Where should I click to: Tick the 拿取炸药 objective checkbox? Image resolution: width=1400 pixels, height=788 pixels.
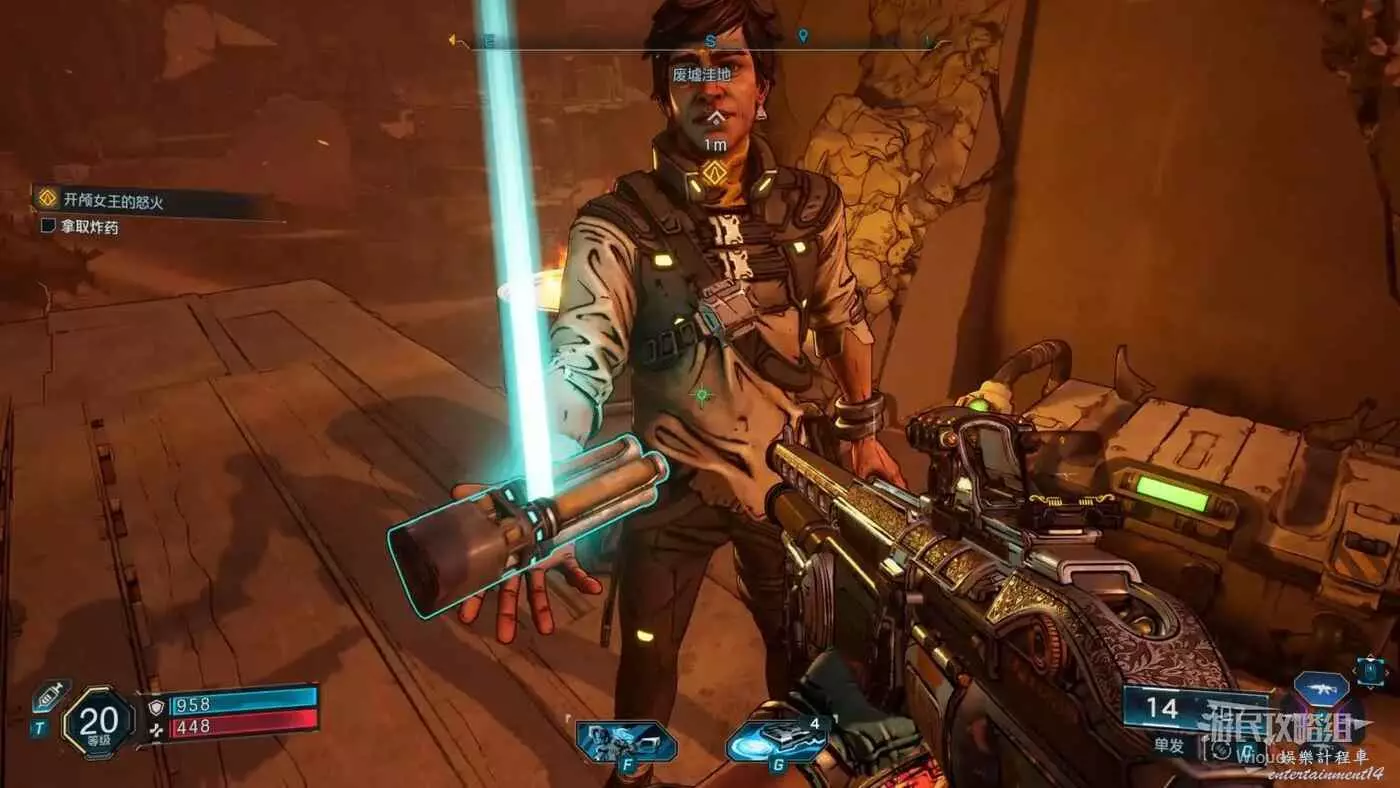click(48, 227)
